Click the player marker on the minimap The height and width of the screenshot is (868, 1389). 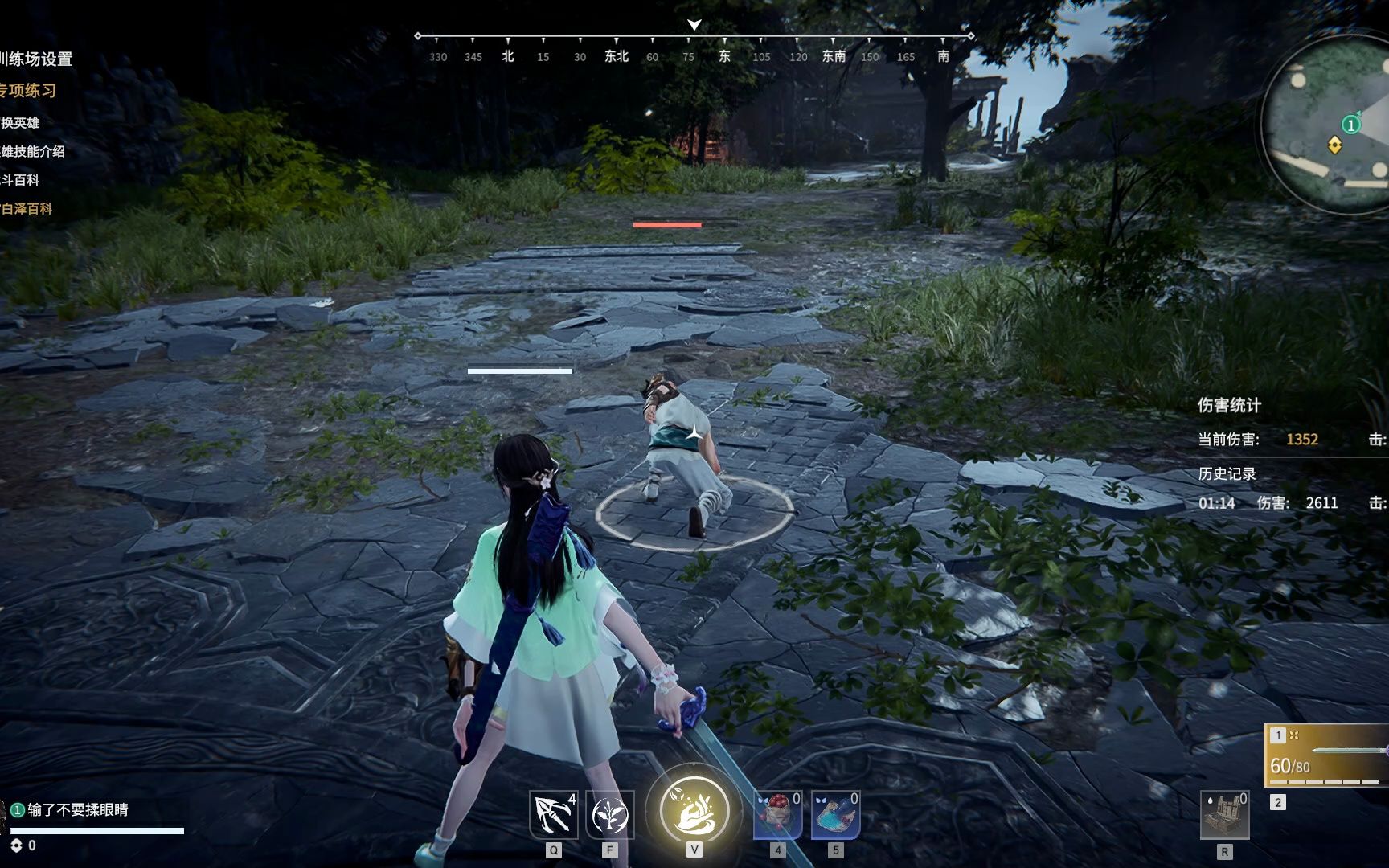1334,145
